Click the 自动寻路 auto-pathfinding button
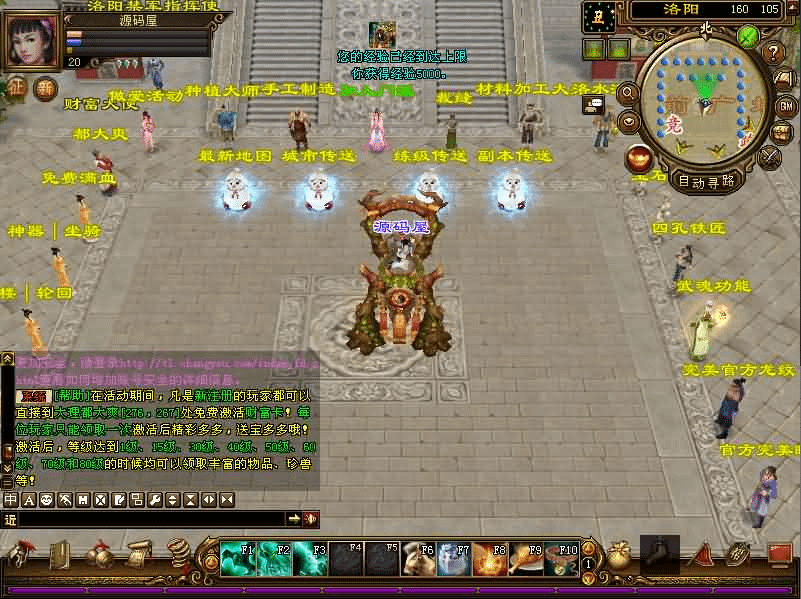Viewport: 801px width, 599px height. 706,181
